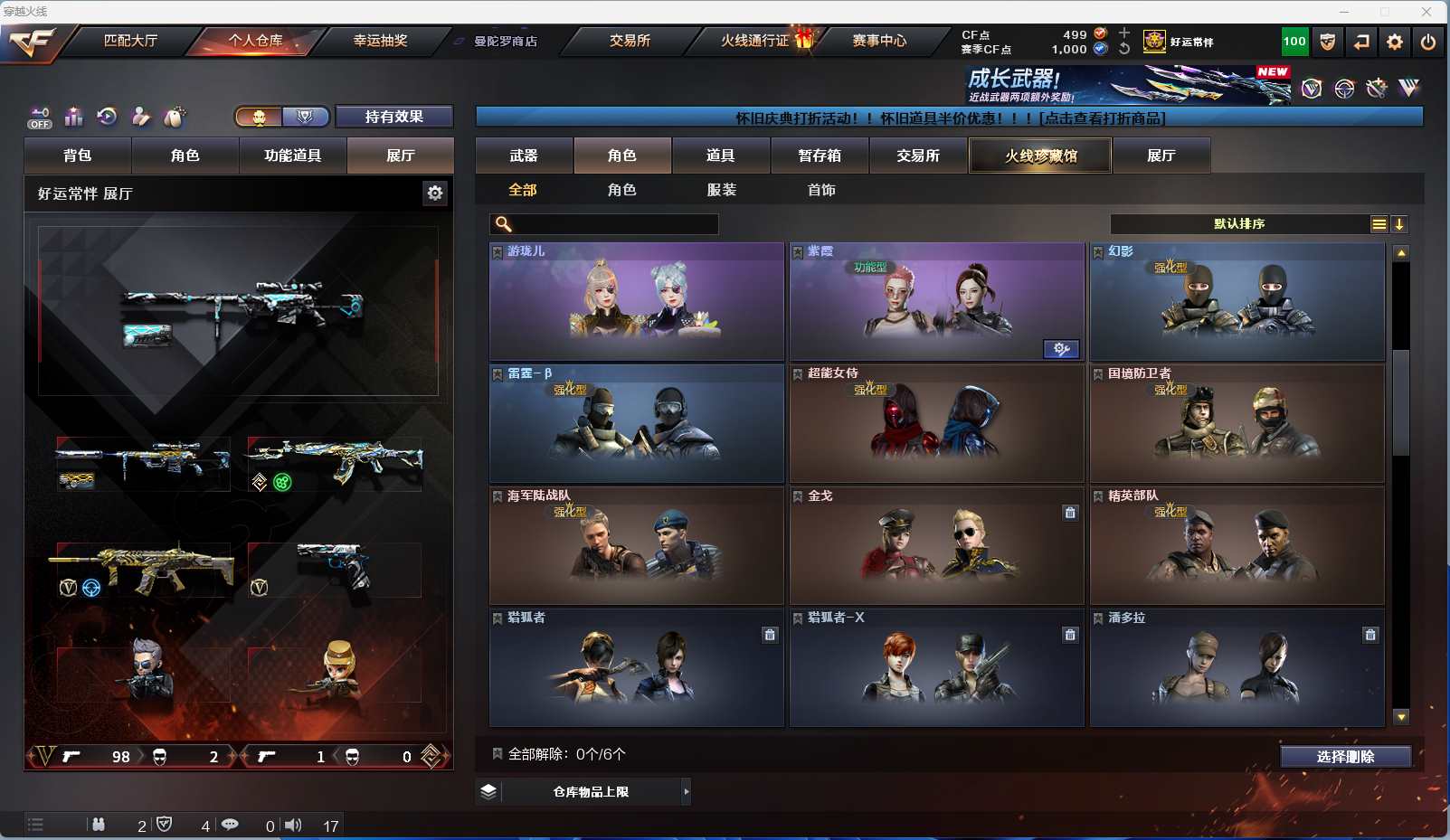Open the 匹配大厅 lobby menu

[130, 41]
